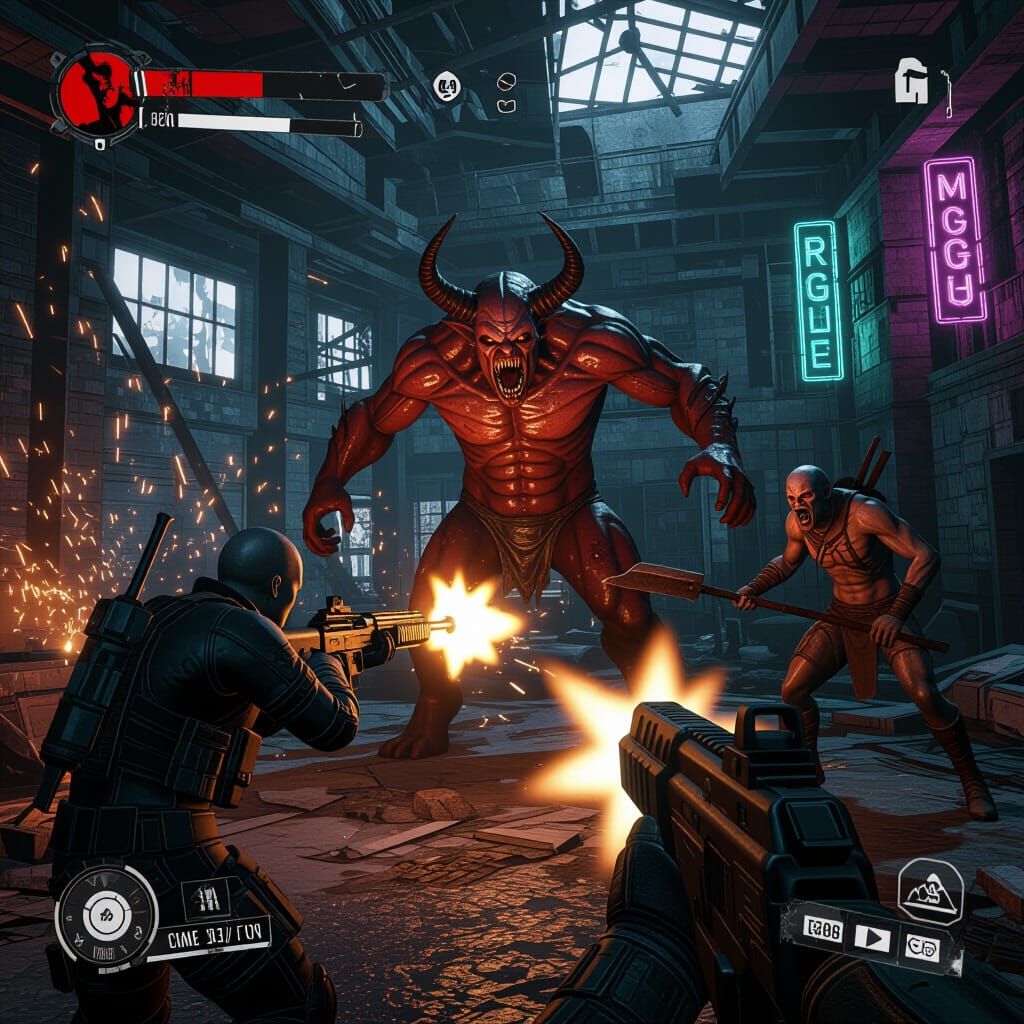Select the small square icon above the text strip

(209, 896)
